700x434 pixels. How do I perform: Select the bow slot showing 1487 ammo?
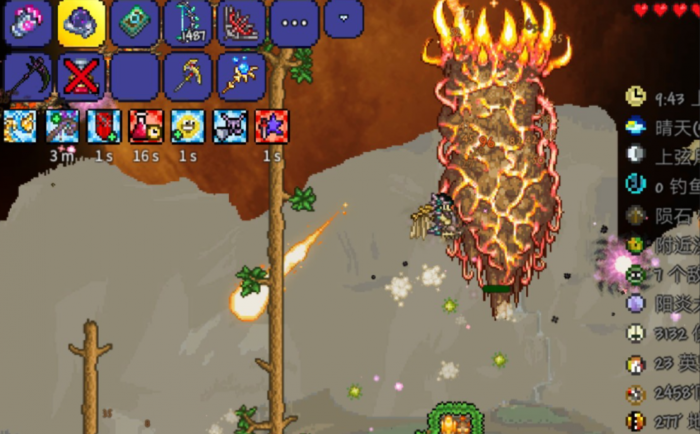point(188,23)
